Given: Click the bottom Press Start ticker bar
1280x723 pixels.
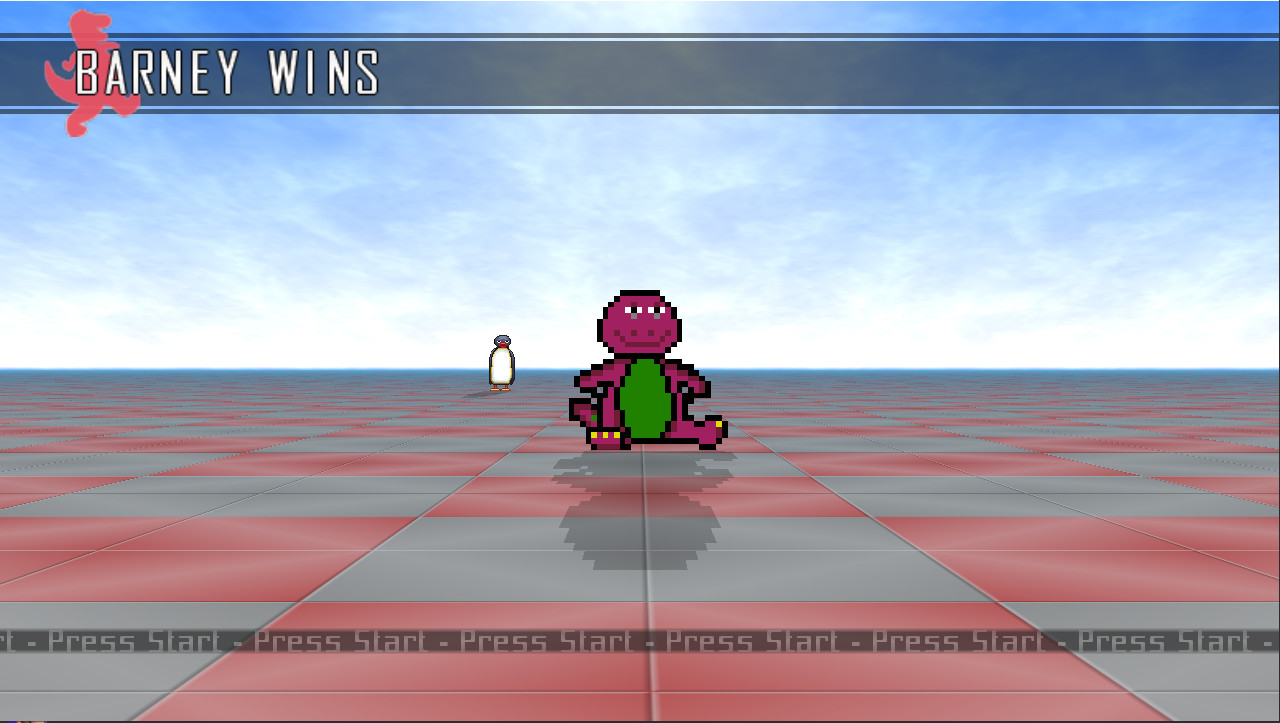Looking at the screenshot, I should [x=640, y=641].
